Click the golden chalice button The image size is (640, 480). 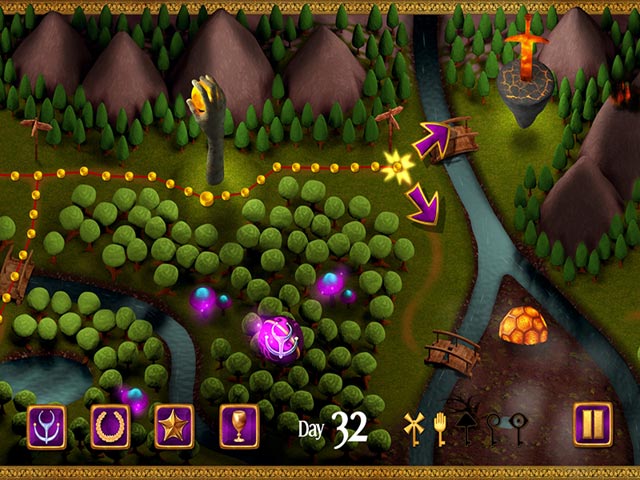(239, 425)
